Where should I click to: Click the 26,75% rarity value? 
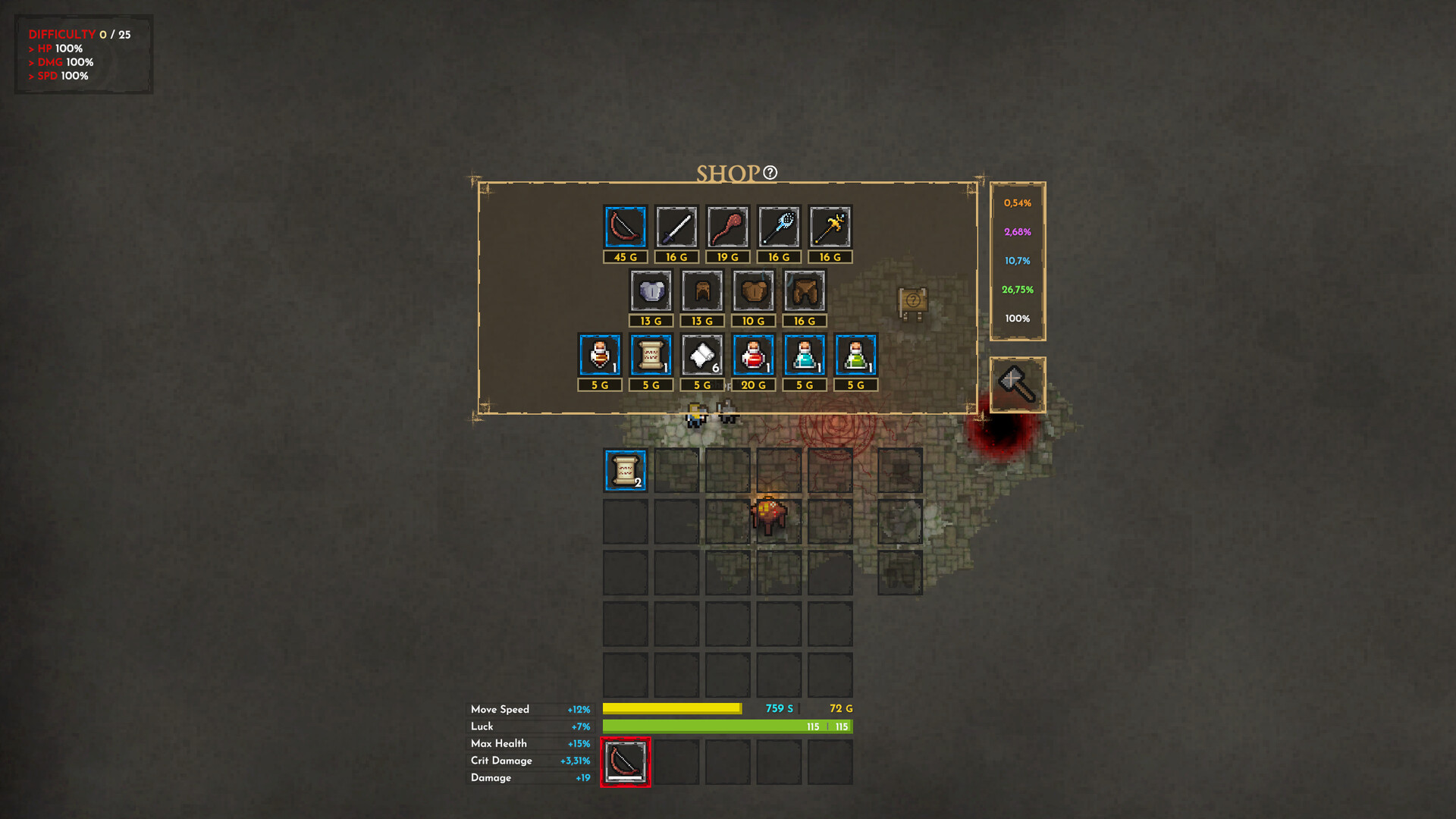point(1016,289)
